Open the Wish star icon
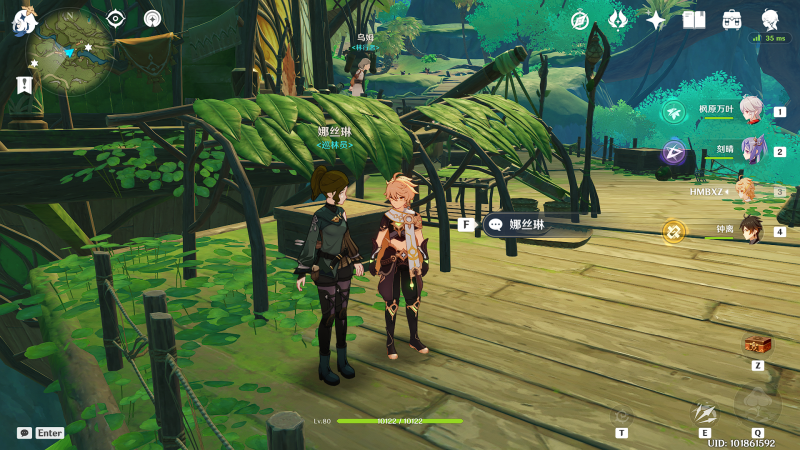 (656, 20)
